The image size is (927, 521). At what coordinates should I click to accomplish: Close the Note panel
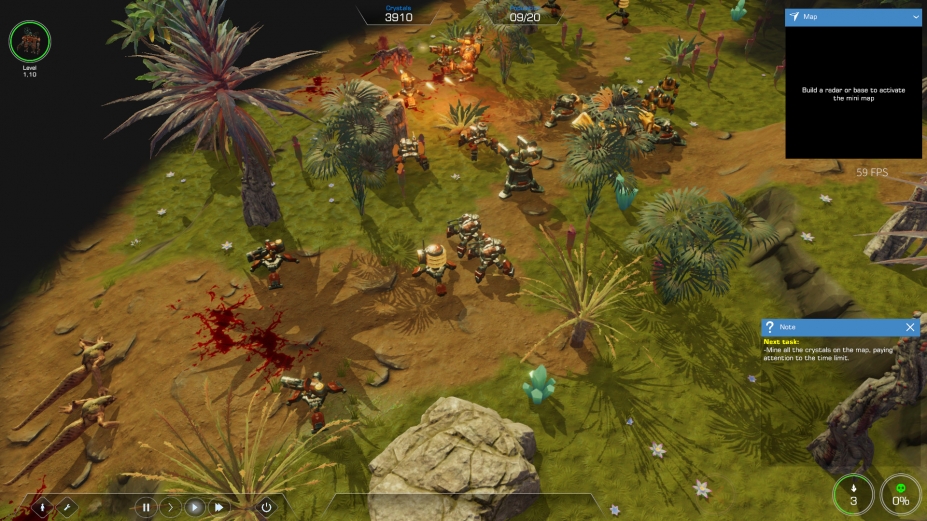click(x=910, y=327)
